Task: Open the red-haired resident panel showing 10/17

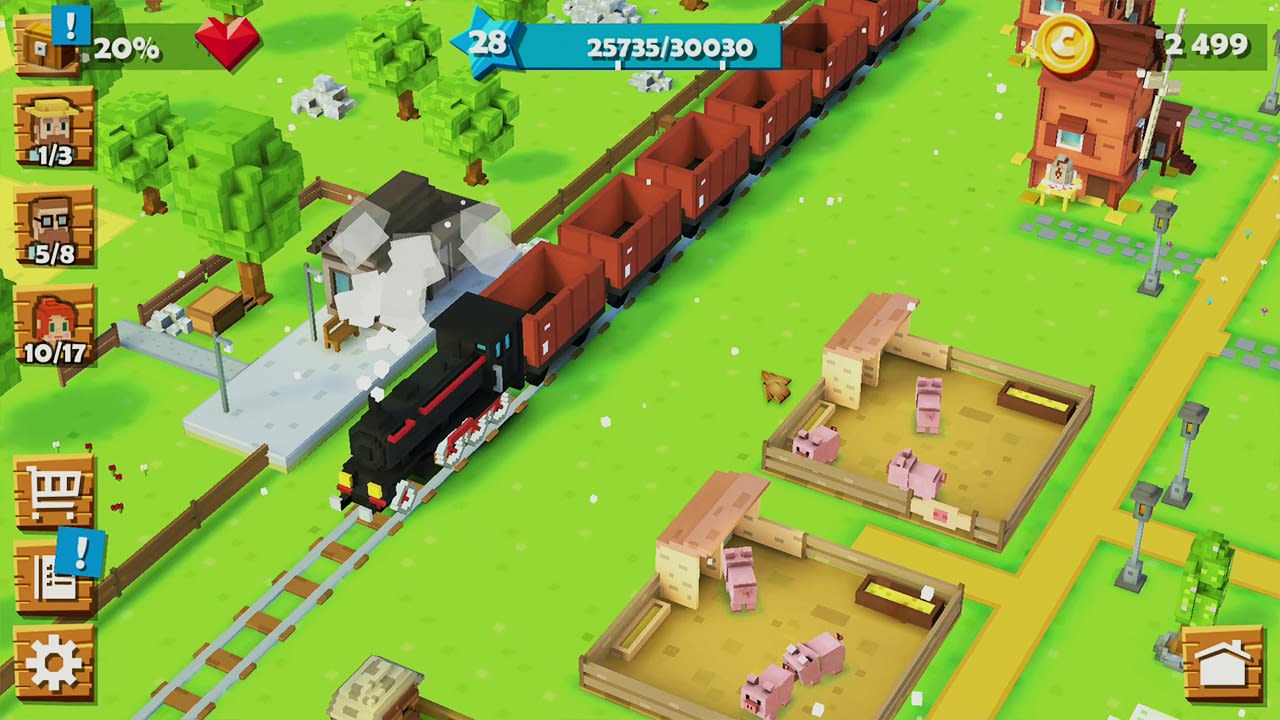Action: point(52,318)
